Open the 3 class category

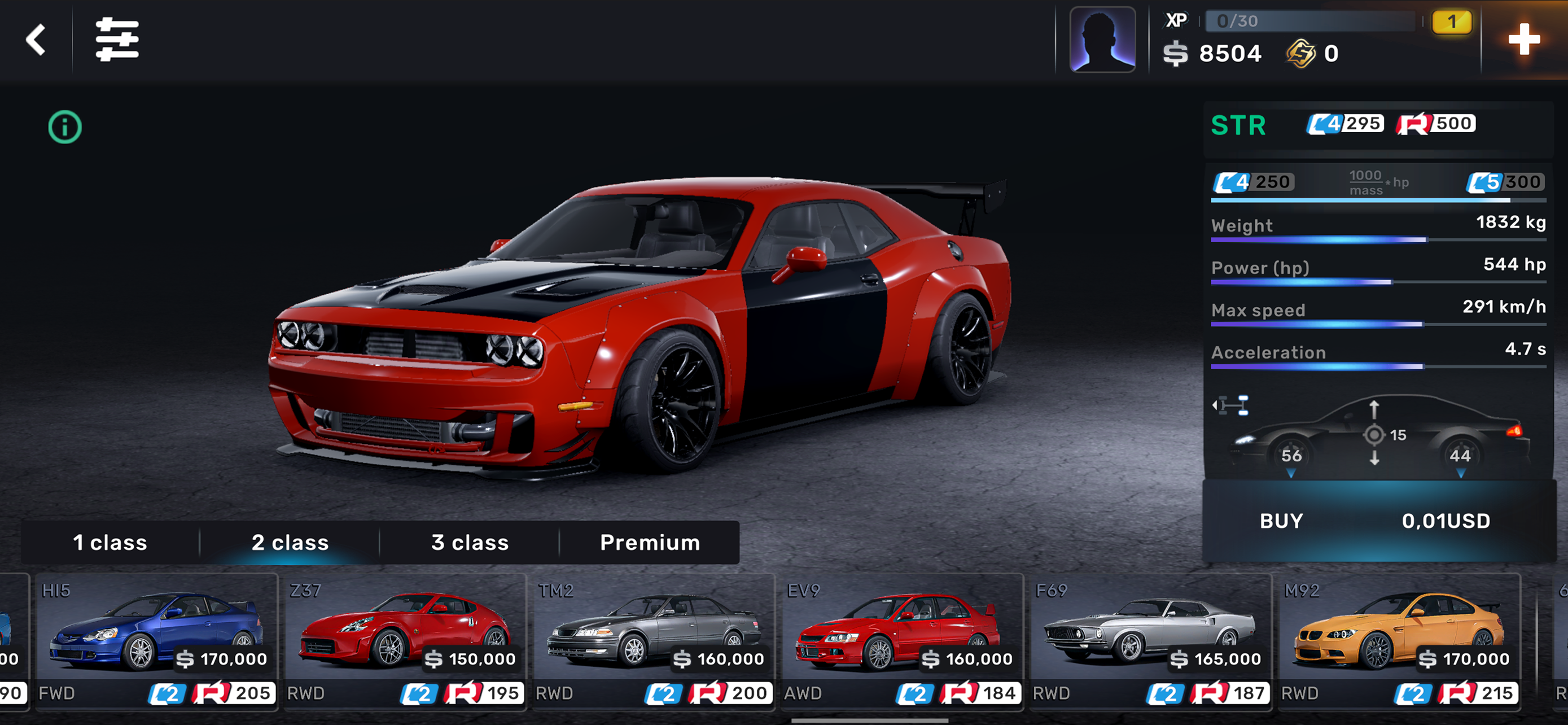coord(469,543)
